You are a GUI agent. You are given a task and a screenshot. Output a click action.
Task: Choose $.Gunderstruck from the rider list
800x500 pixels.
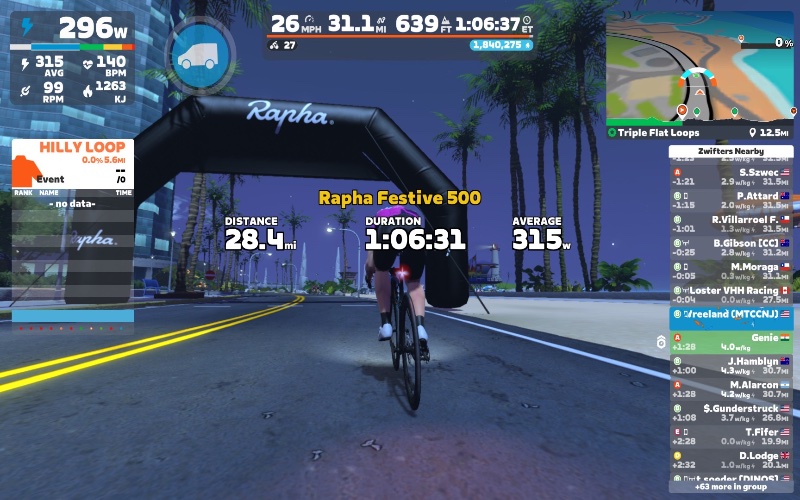point(731,412)
